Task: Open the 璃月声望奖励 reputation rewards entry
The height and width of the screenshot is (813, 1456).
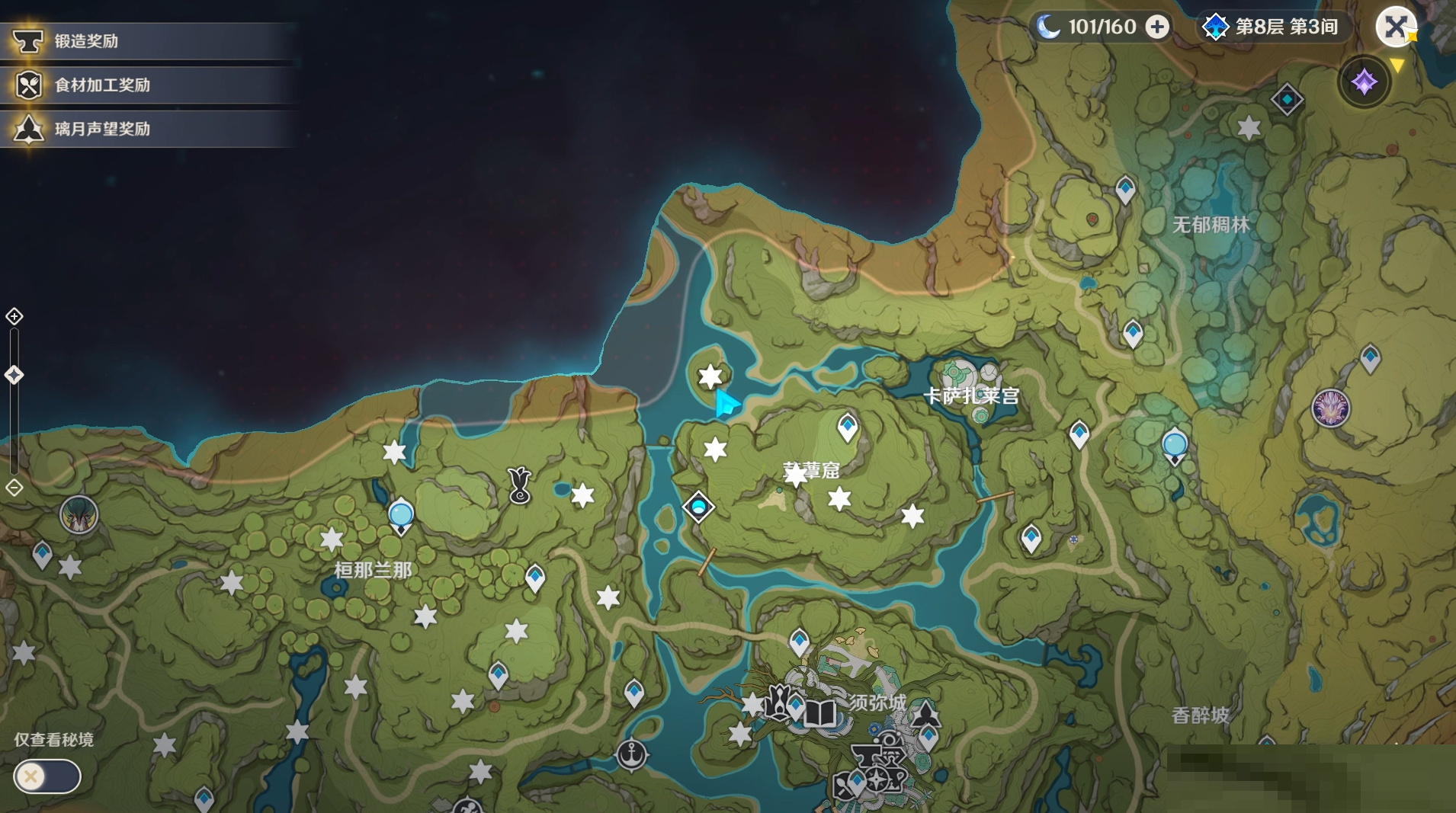Action: (x=102, y=129)
